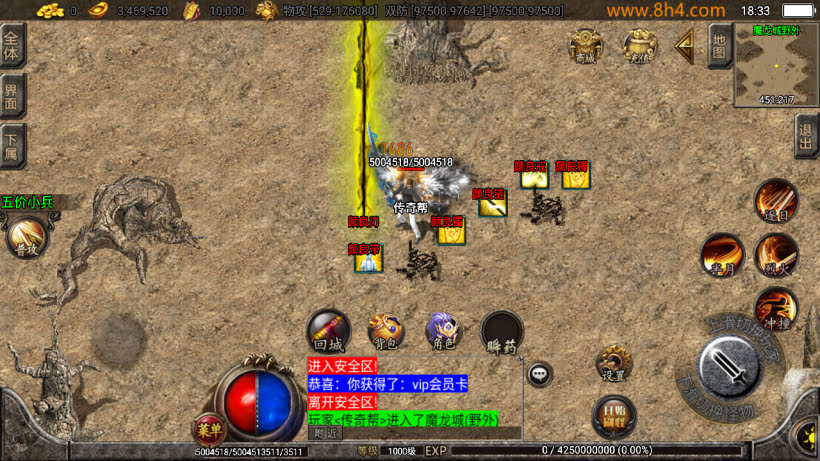Activate the 普攻 basic attack icon
The height and width of the screenshot is (461, 820).
tap(24, 238)
